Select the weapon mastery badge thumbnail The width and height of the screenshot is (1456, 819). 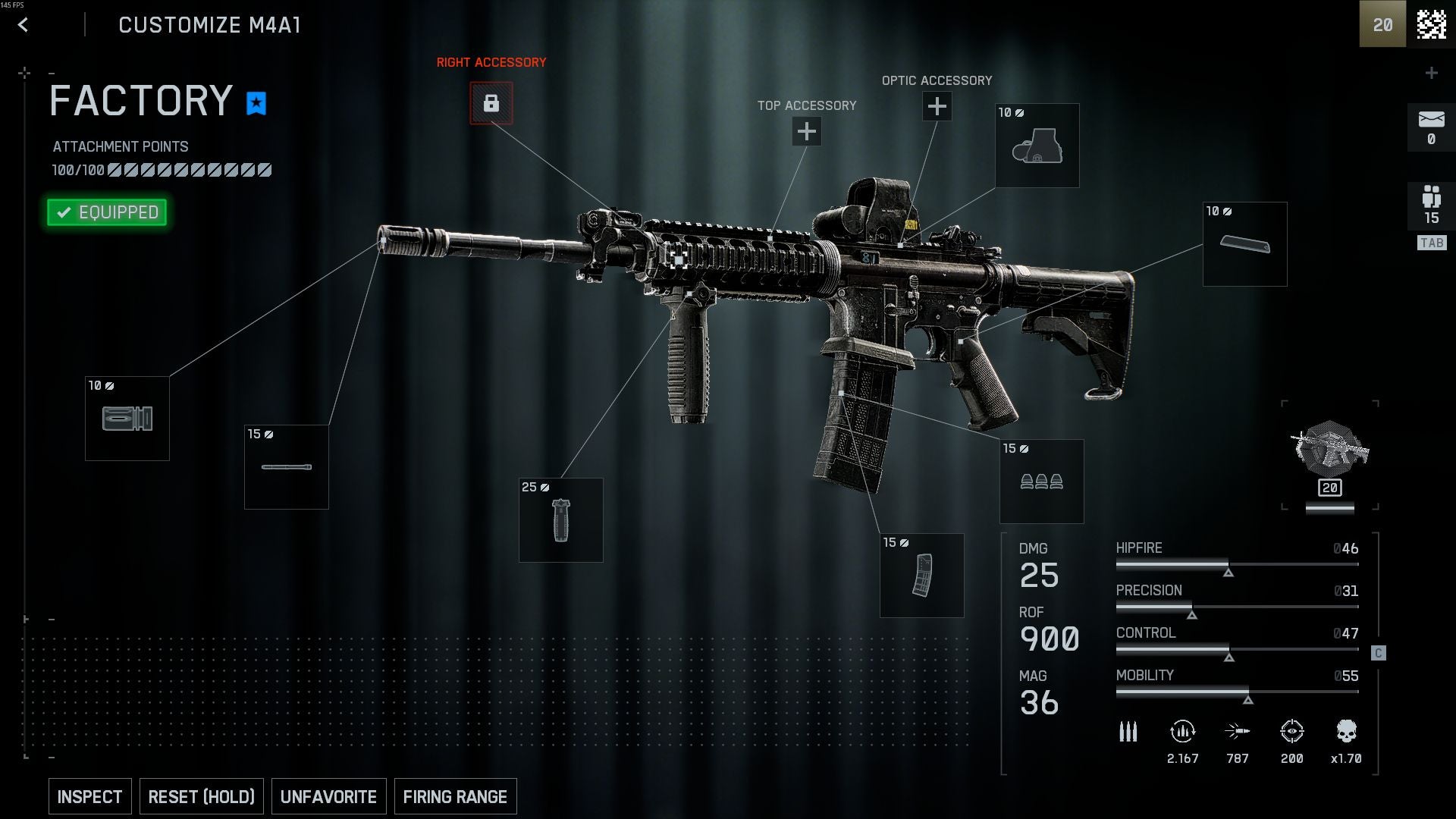pyautogui.click(x=1329, y=455)
